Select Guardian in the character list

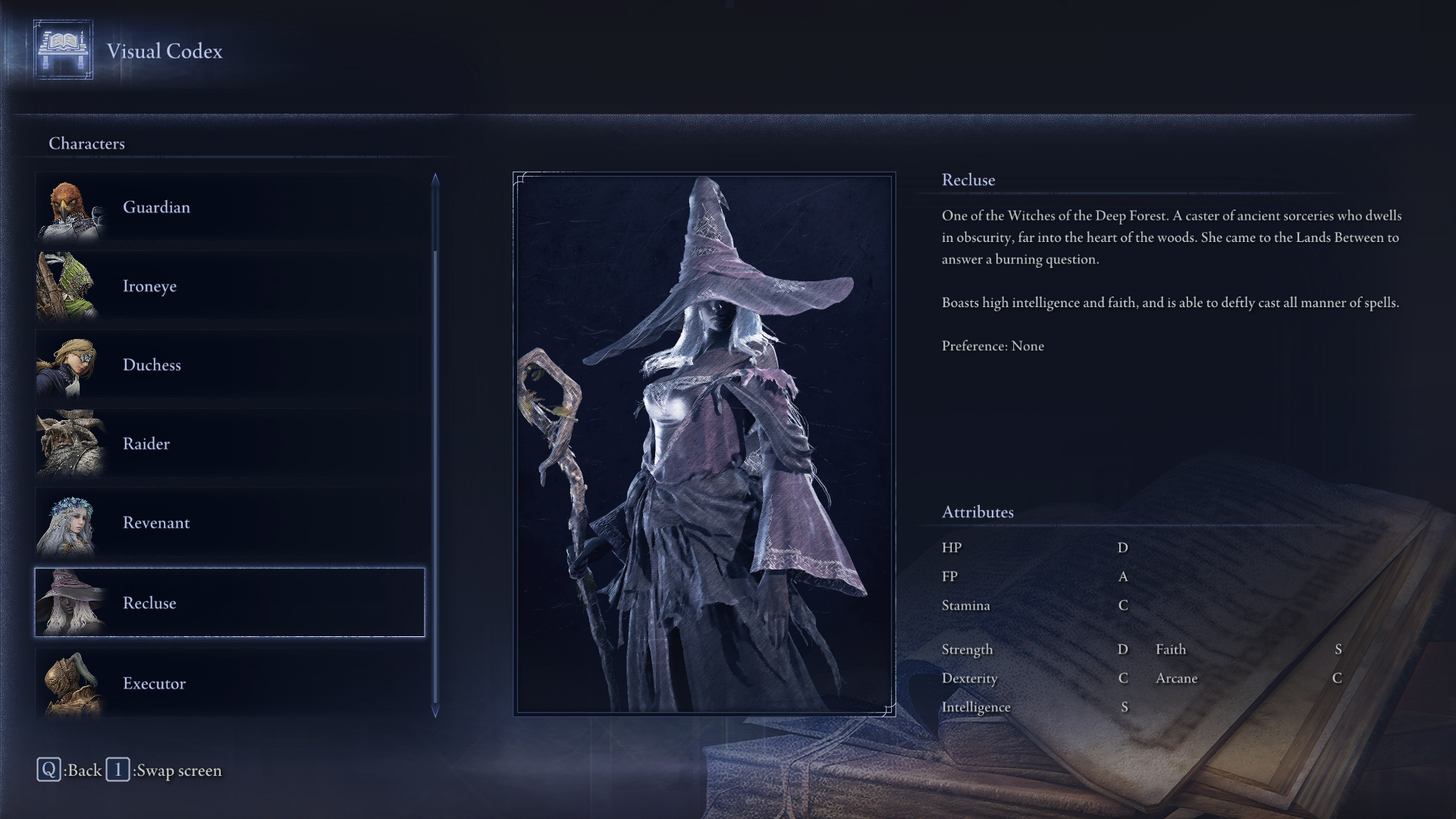click(229, 207)
